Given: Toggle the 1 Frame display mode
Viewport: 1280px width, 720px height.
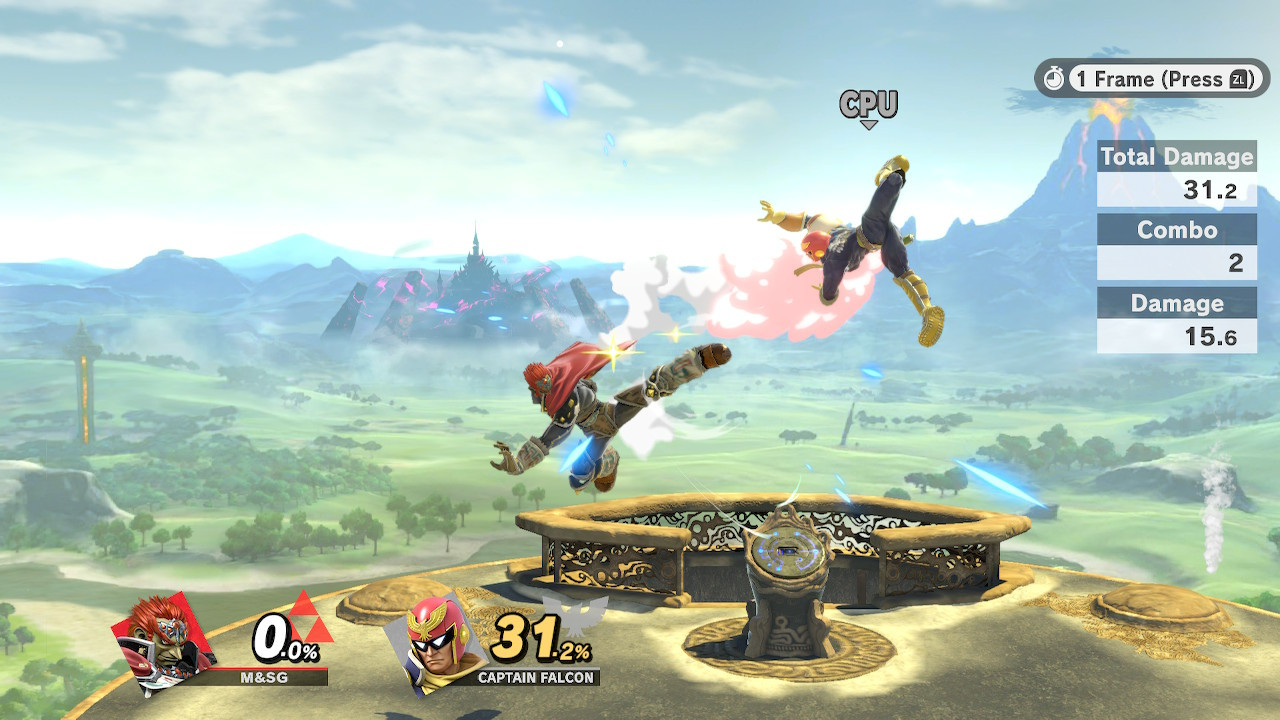Looking at the screenshot, I should [x=1110, y=80].
